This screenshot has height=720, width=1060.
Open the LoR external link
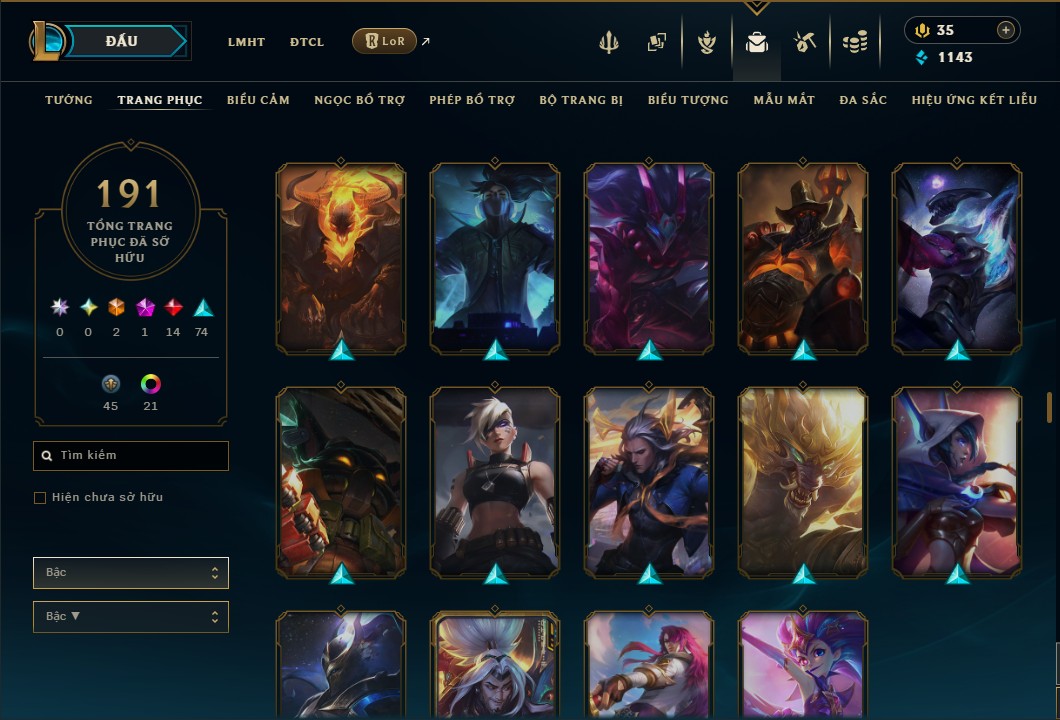point(385,41)
